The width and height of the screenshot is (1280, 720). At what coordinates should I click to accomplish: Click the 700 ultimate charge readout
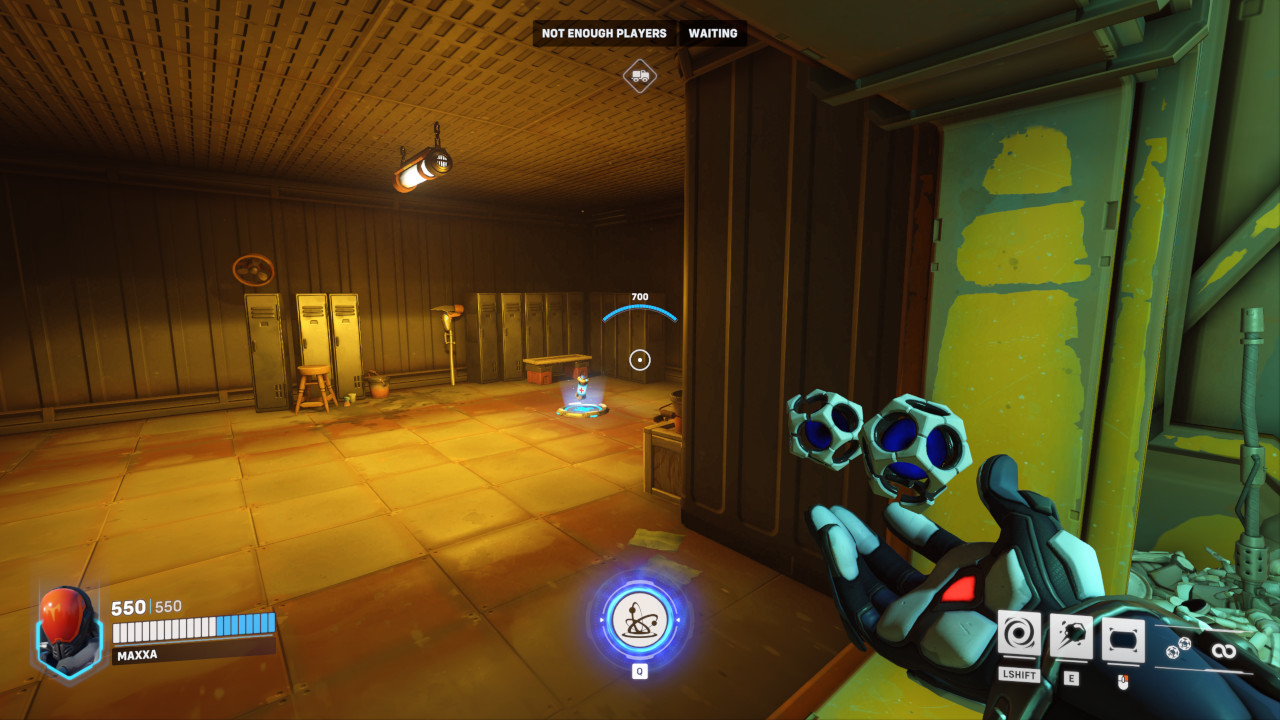[x=638, y=296]
